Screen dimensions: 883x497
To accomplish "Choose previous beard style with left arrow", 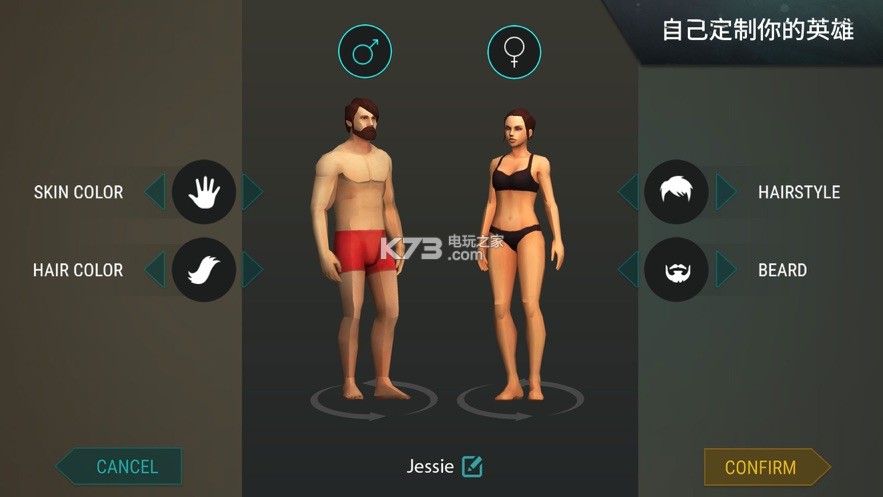I will (628, 269).
